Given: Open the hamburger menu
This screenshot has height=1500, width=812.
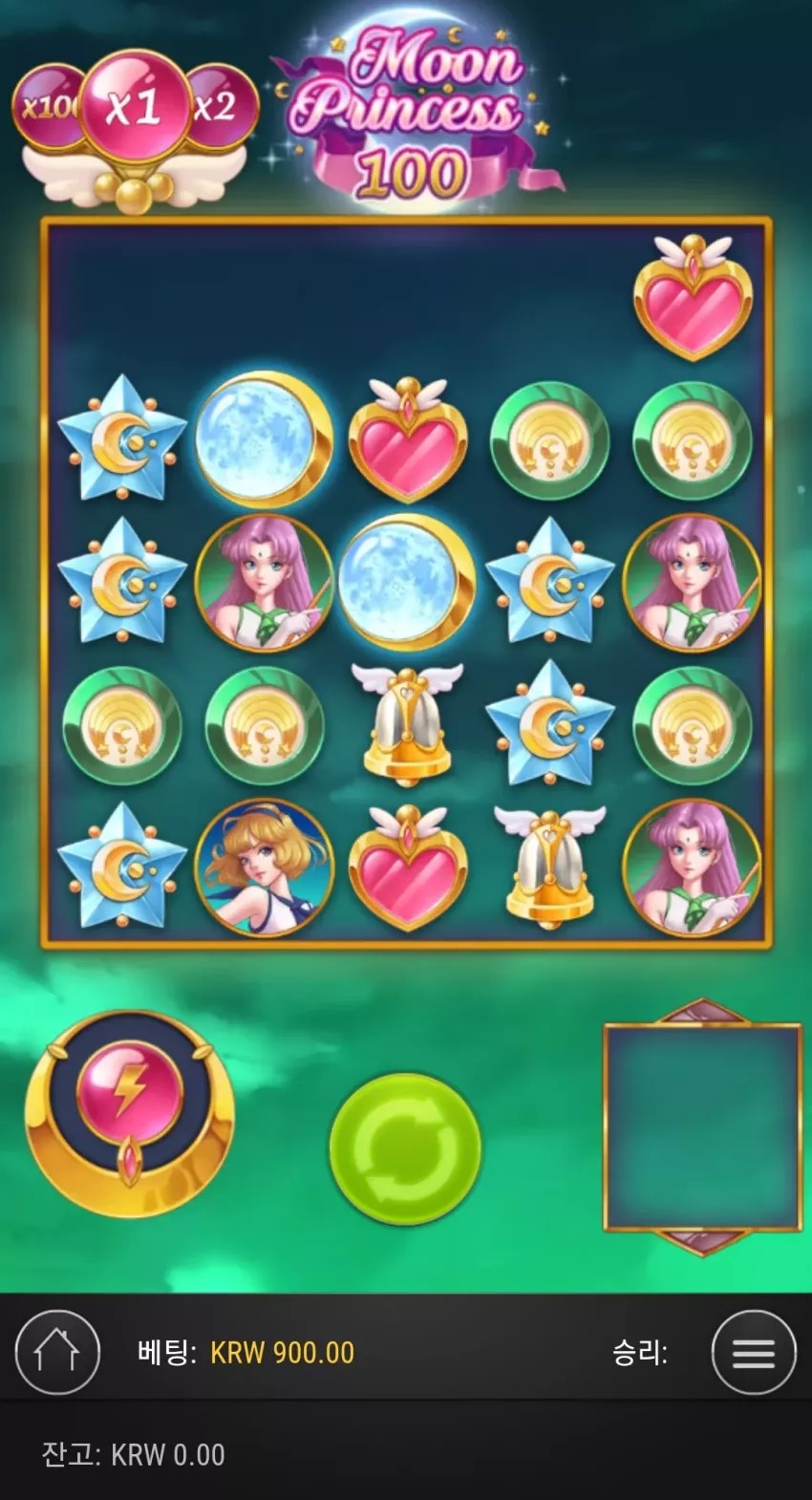Looking at the screenshot, I should coord(753,1352).
